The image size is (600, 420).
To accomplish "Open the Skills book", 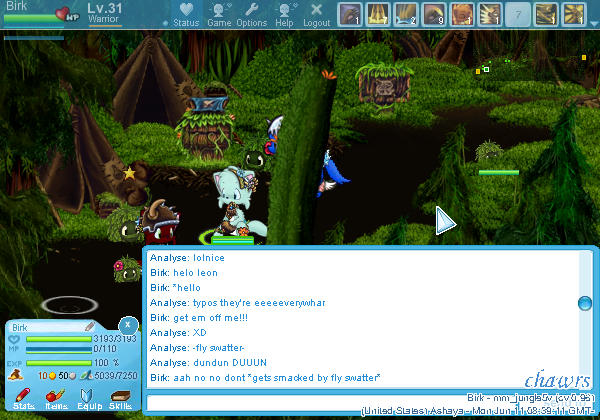I will point(121,400).
